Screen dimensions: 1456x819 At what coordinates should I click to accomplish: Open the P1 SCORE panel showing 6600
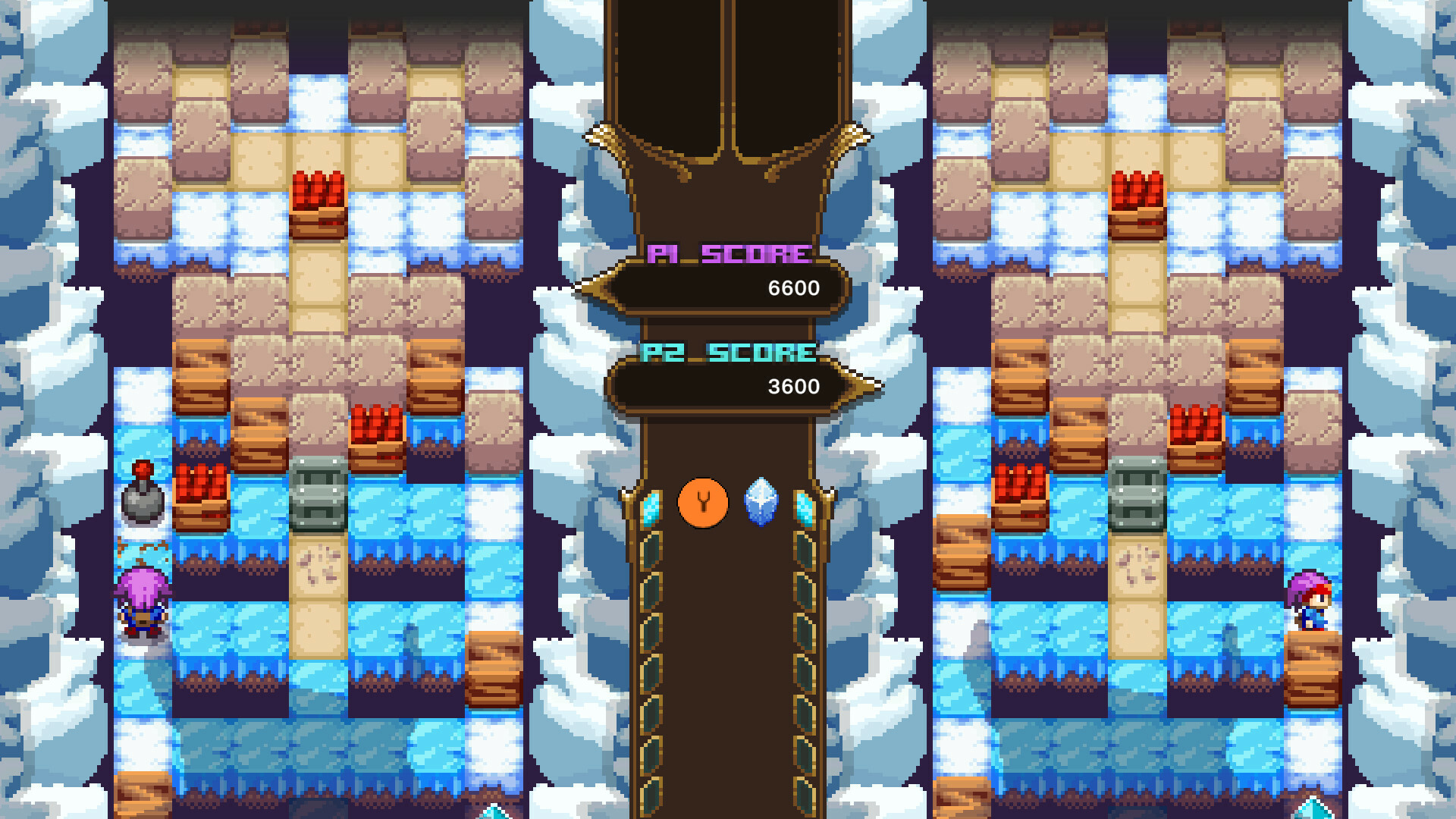point(726,288)
